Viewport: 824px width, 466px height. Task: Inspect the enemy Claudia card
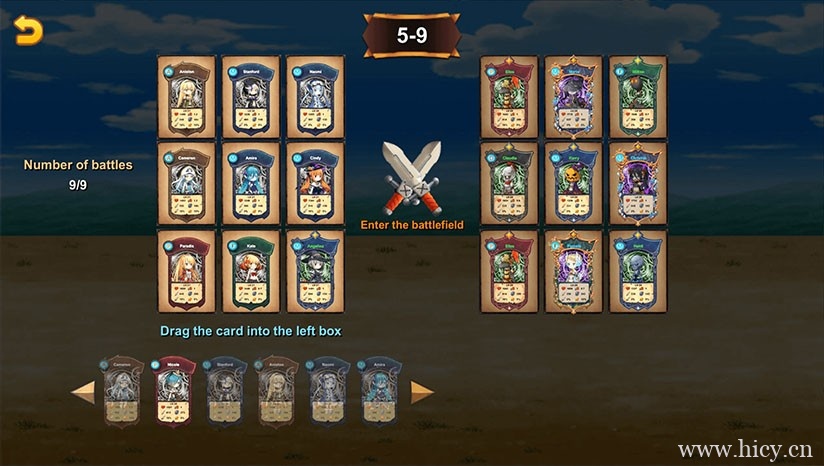point(509,183)
